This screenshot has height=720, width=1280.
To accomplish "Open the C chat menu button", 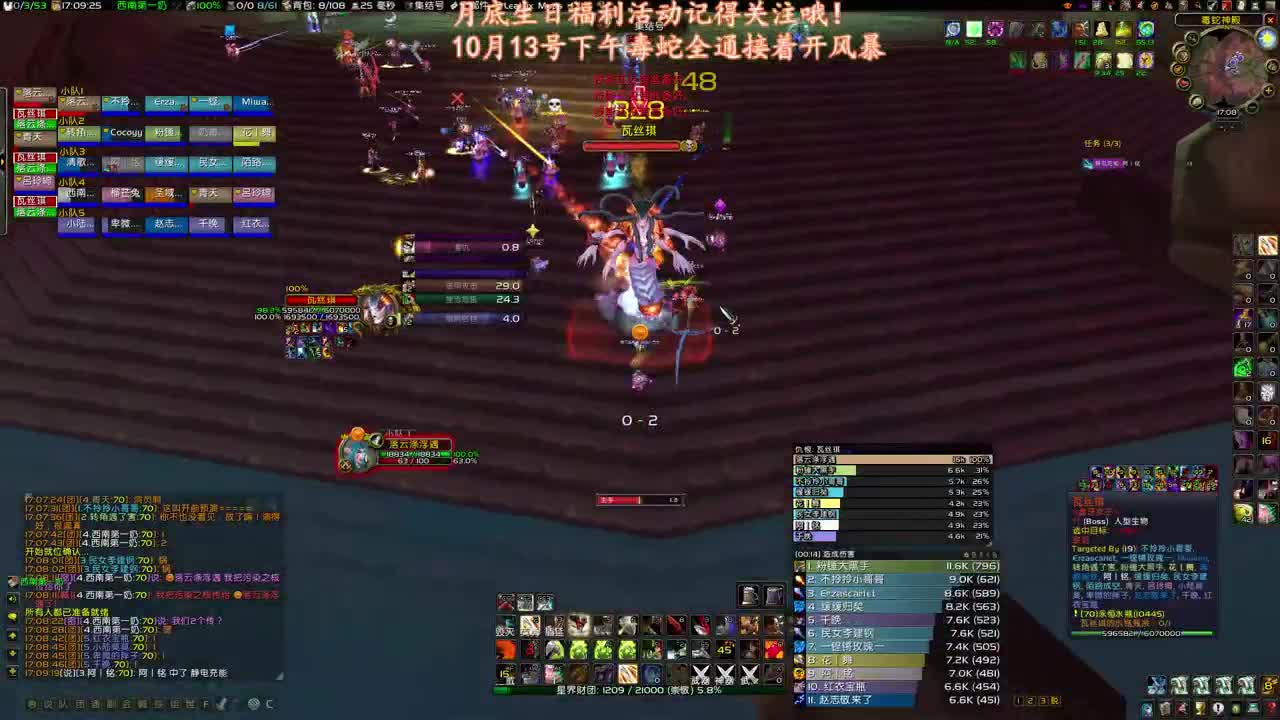I will pyautogui.click(x=269, y=704).
